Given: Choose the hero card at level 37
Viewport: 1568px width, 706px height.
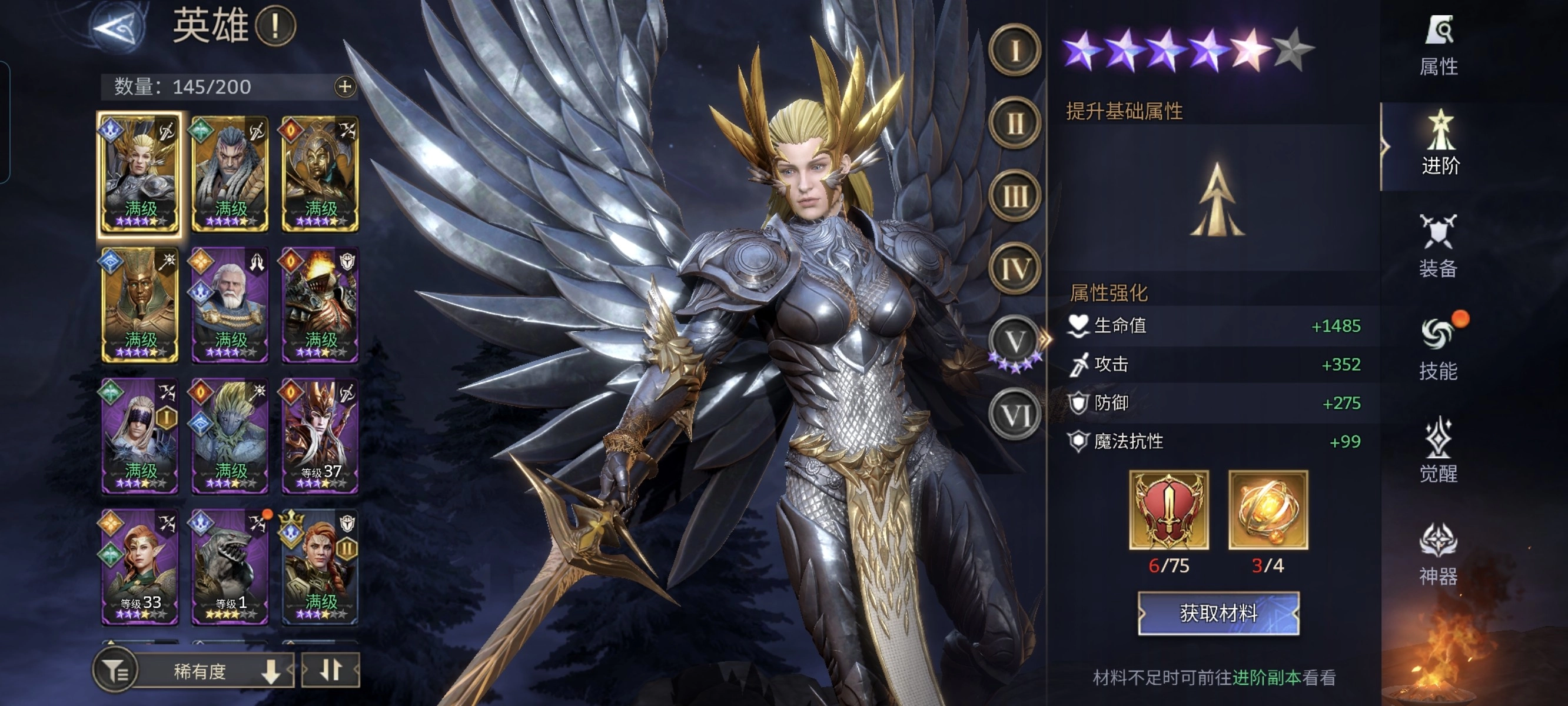Looking at the screenshot, I should pyautogui.click(x=320, y=435).
